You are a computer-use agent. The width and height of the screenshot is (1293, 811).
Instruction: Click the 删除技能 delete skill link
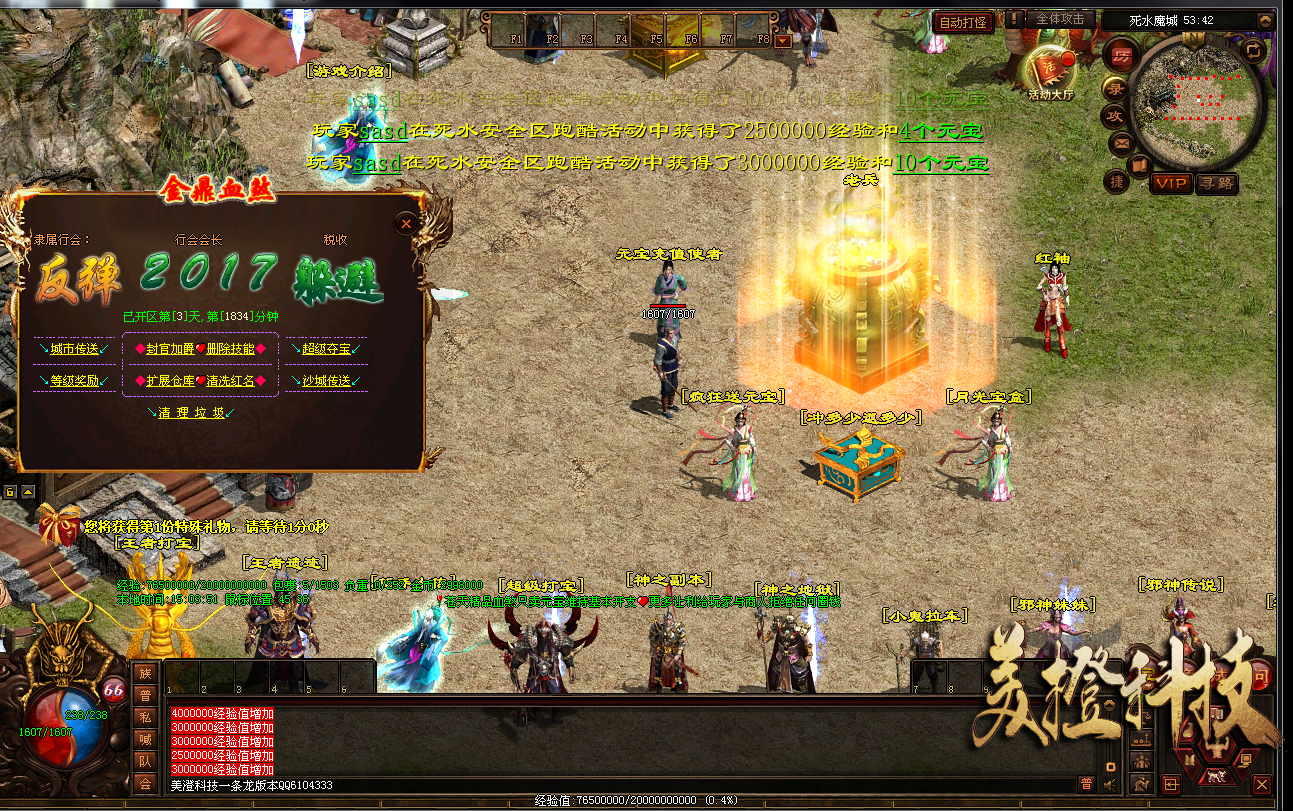[231, 349]
